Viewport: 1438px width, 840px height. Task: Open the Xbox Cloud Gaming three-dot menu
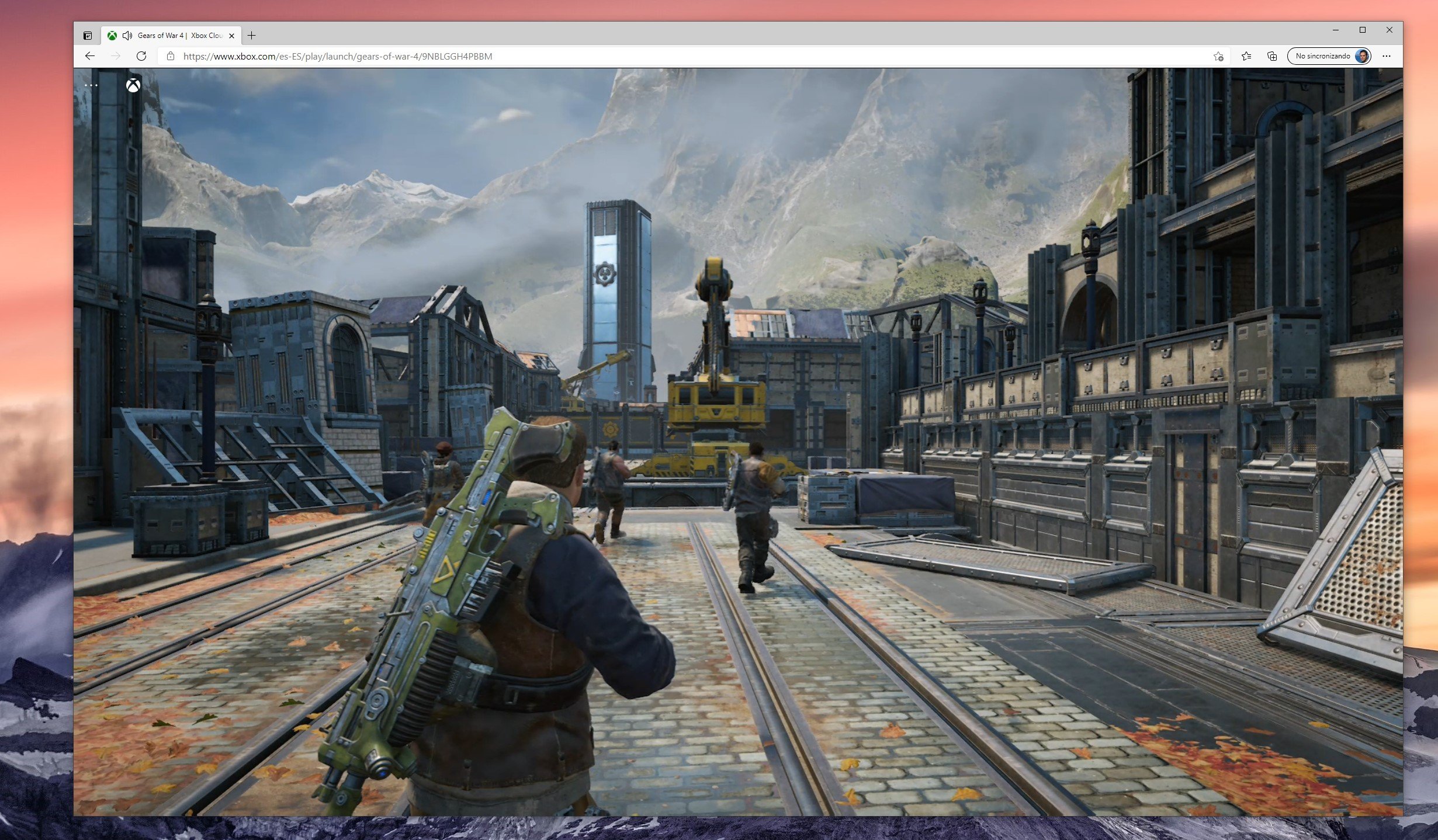91,85
